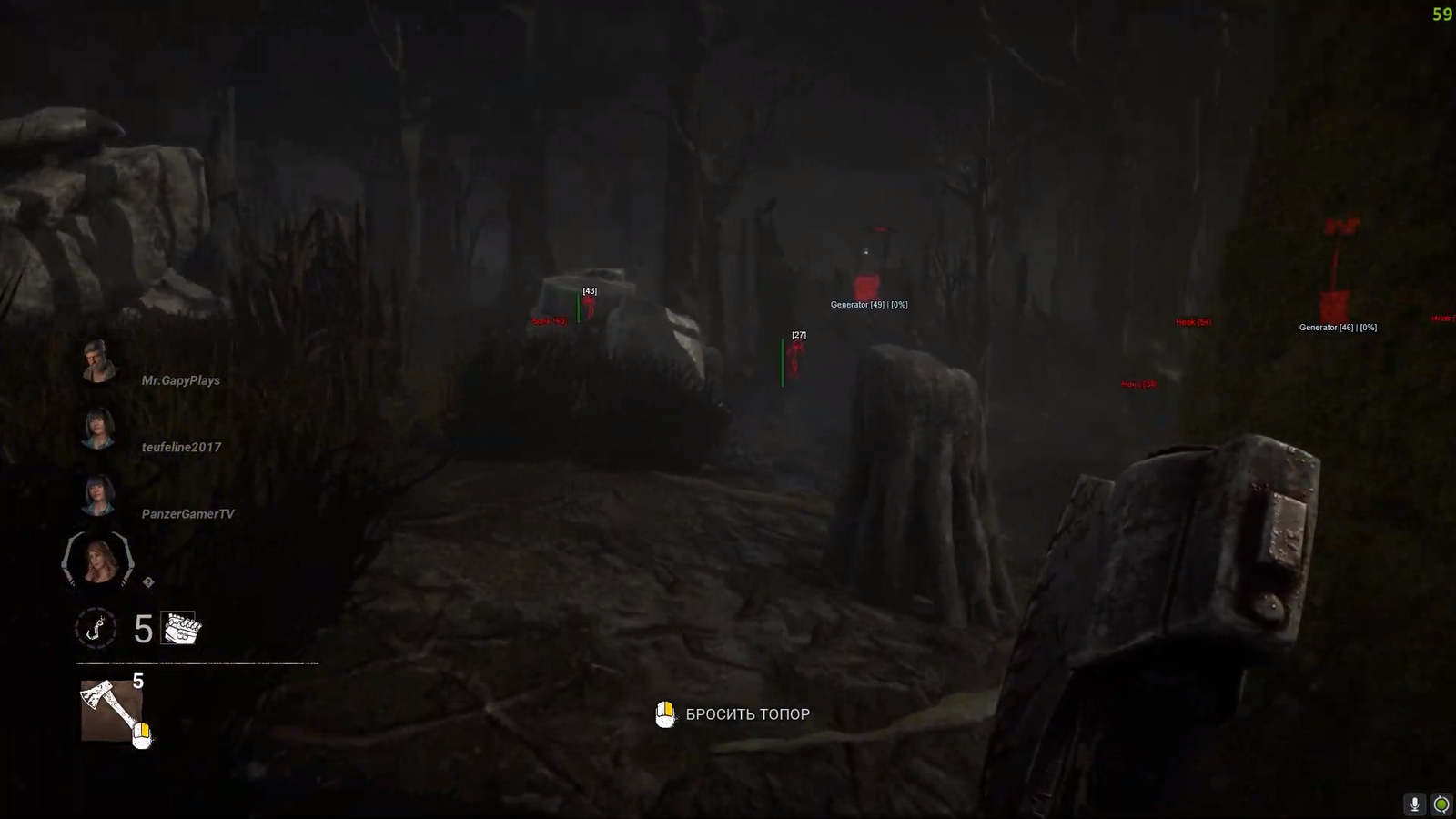Click teufeline2017's survivor portrait

tap(98, 429)
